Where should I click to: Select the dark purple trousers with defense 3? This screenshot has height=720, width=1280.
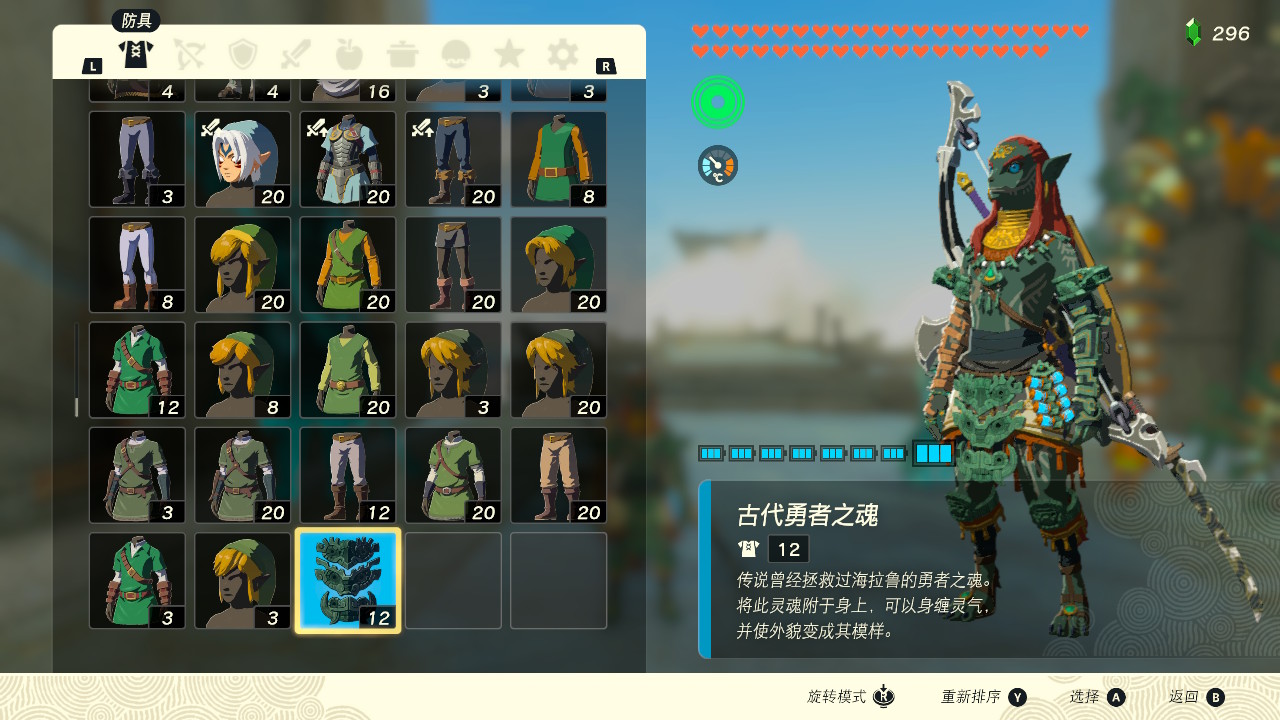click(x=137, y=159)
